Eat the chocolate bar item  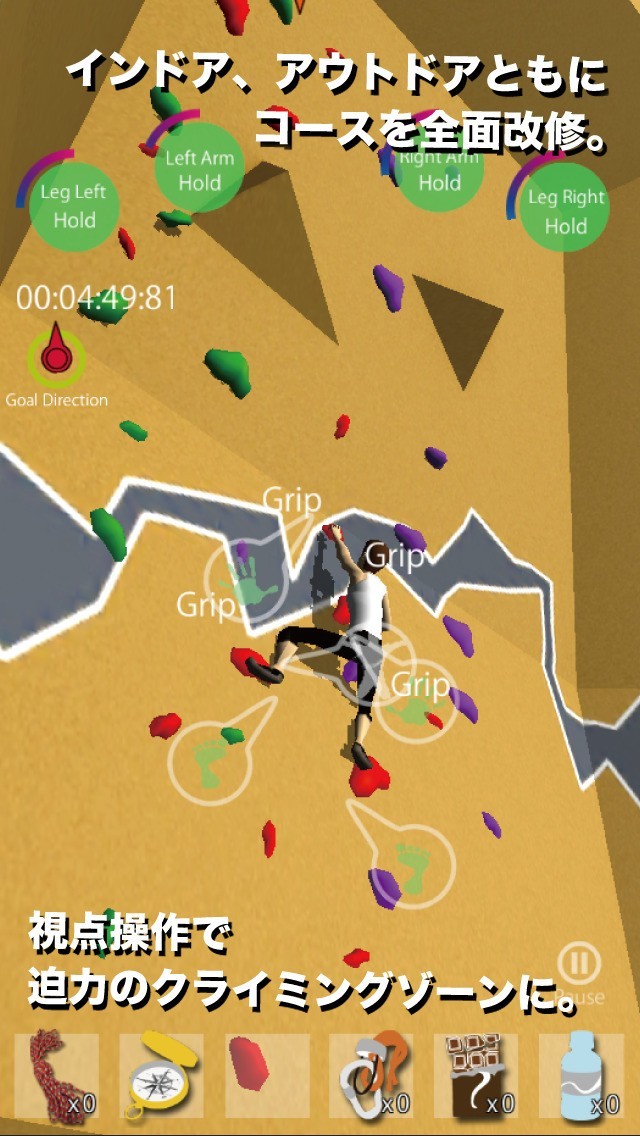pyautogui.click(x=476, y=1075)
